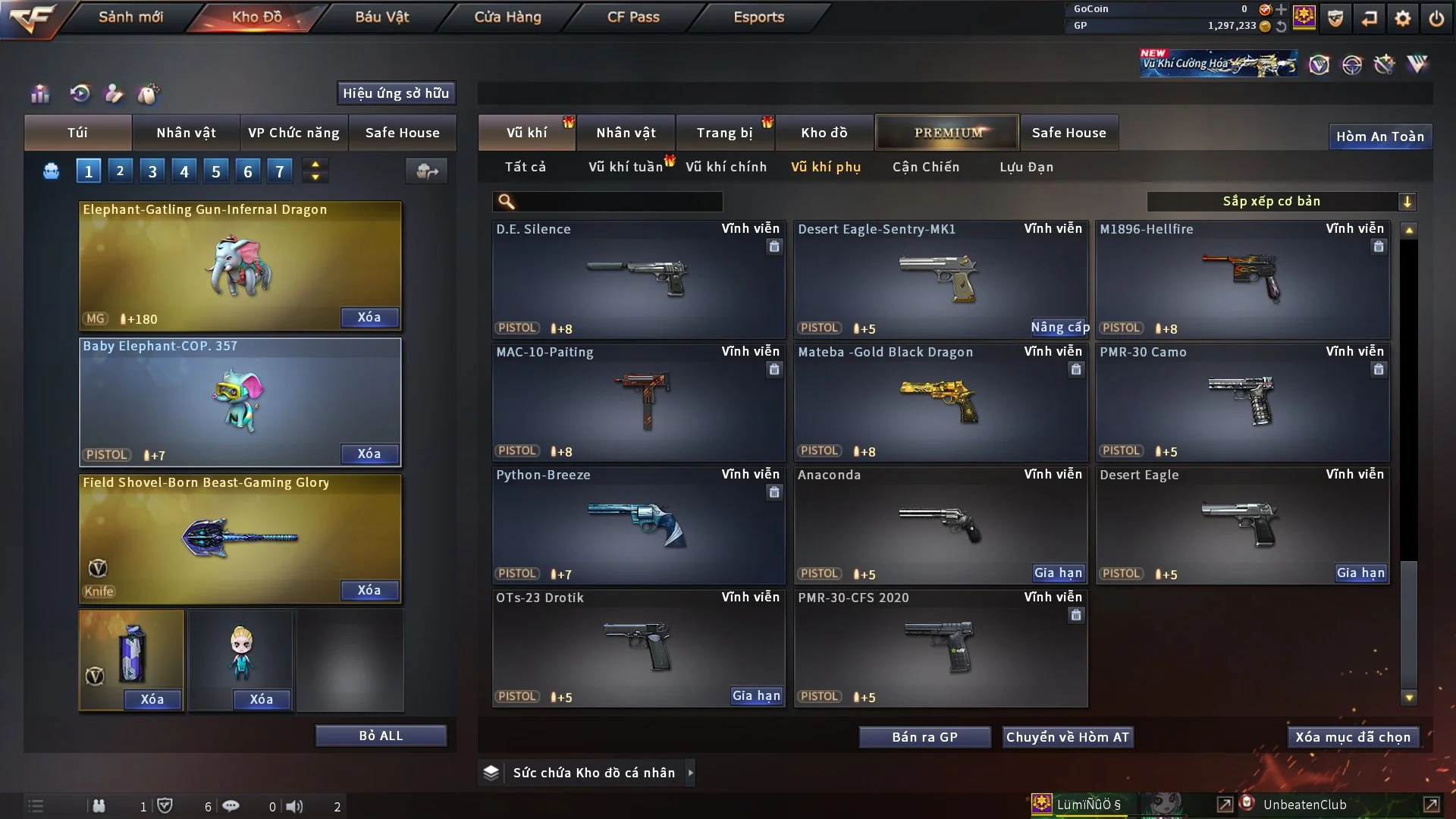The height and width of the screenshot is (819, 1456).
Task: Remove all with the Bỏ ALL button
Action: coord(381,736)
